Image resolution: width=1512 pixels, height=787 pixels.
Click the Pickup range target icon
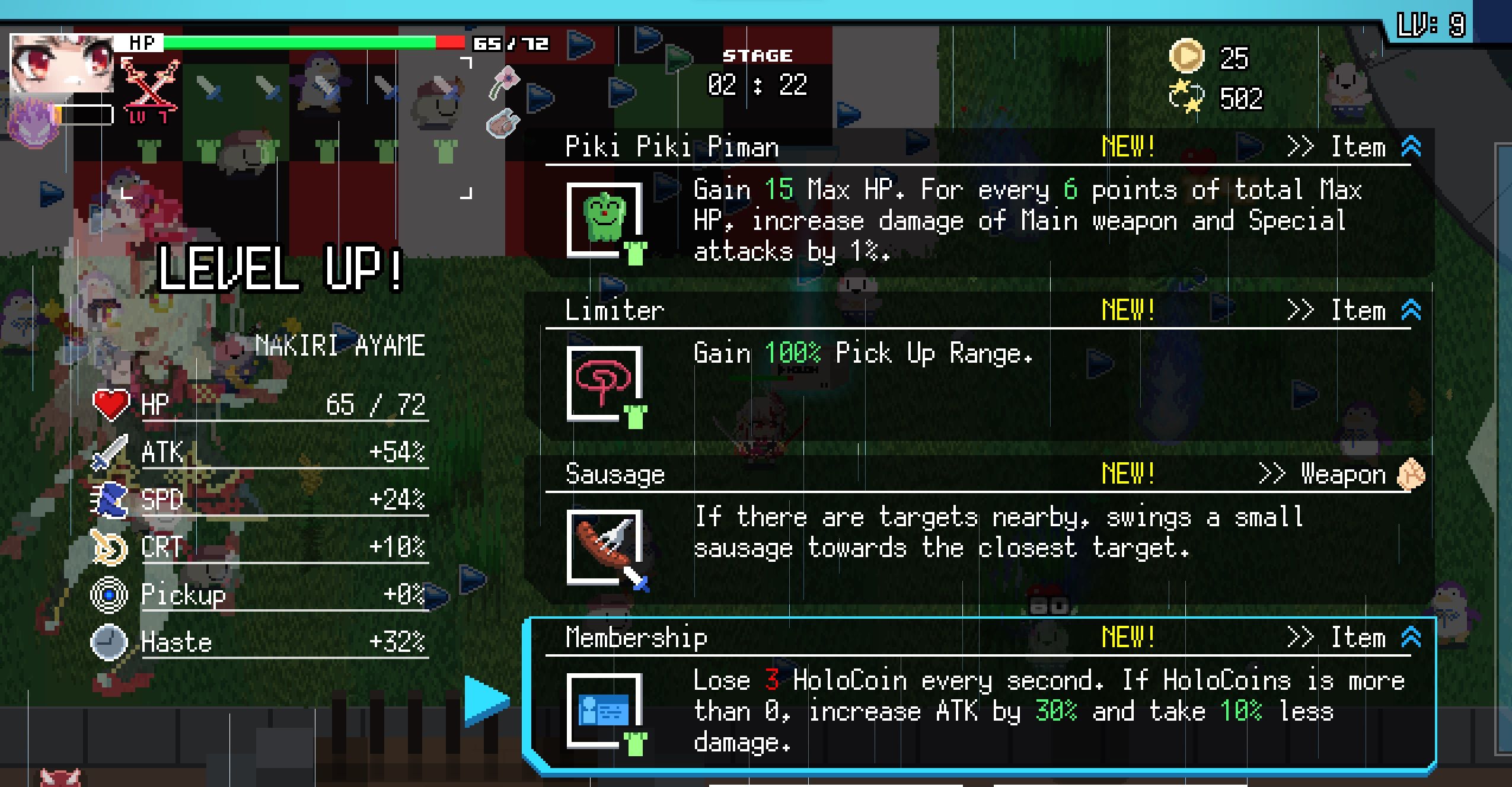click(x=108, y=594)
